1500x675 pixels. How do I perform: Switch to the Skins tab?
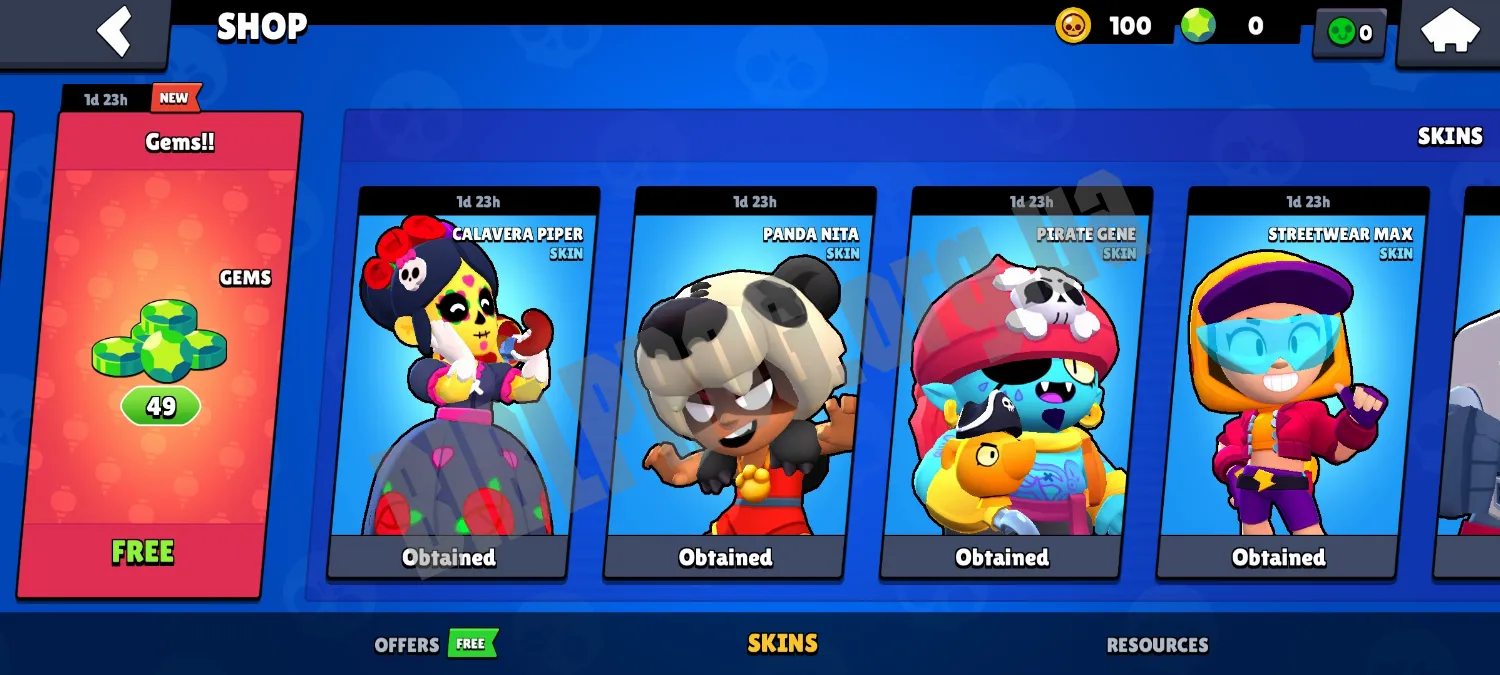click(782, 644)
